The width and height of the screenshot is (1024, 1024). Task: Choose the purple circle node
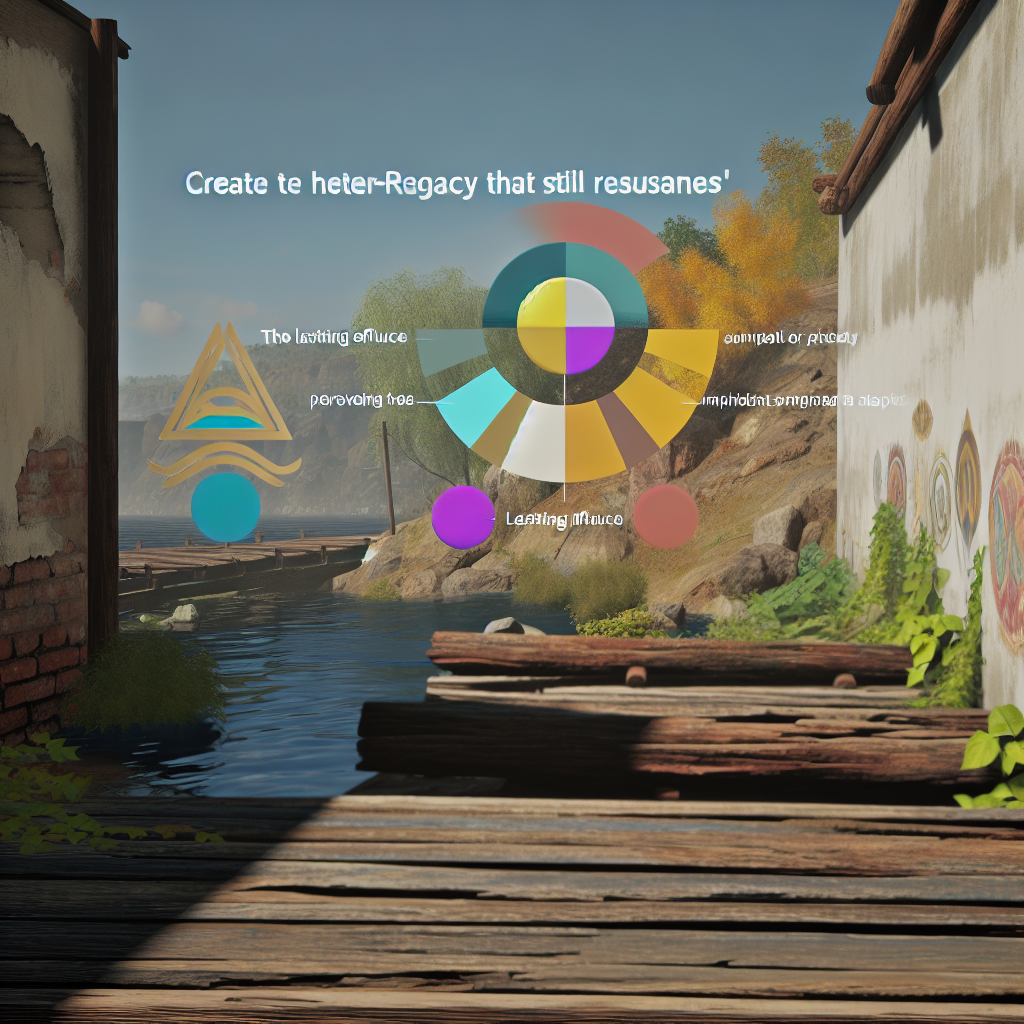click(464, 517)
